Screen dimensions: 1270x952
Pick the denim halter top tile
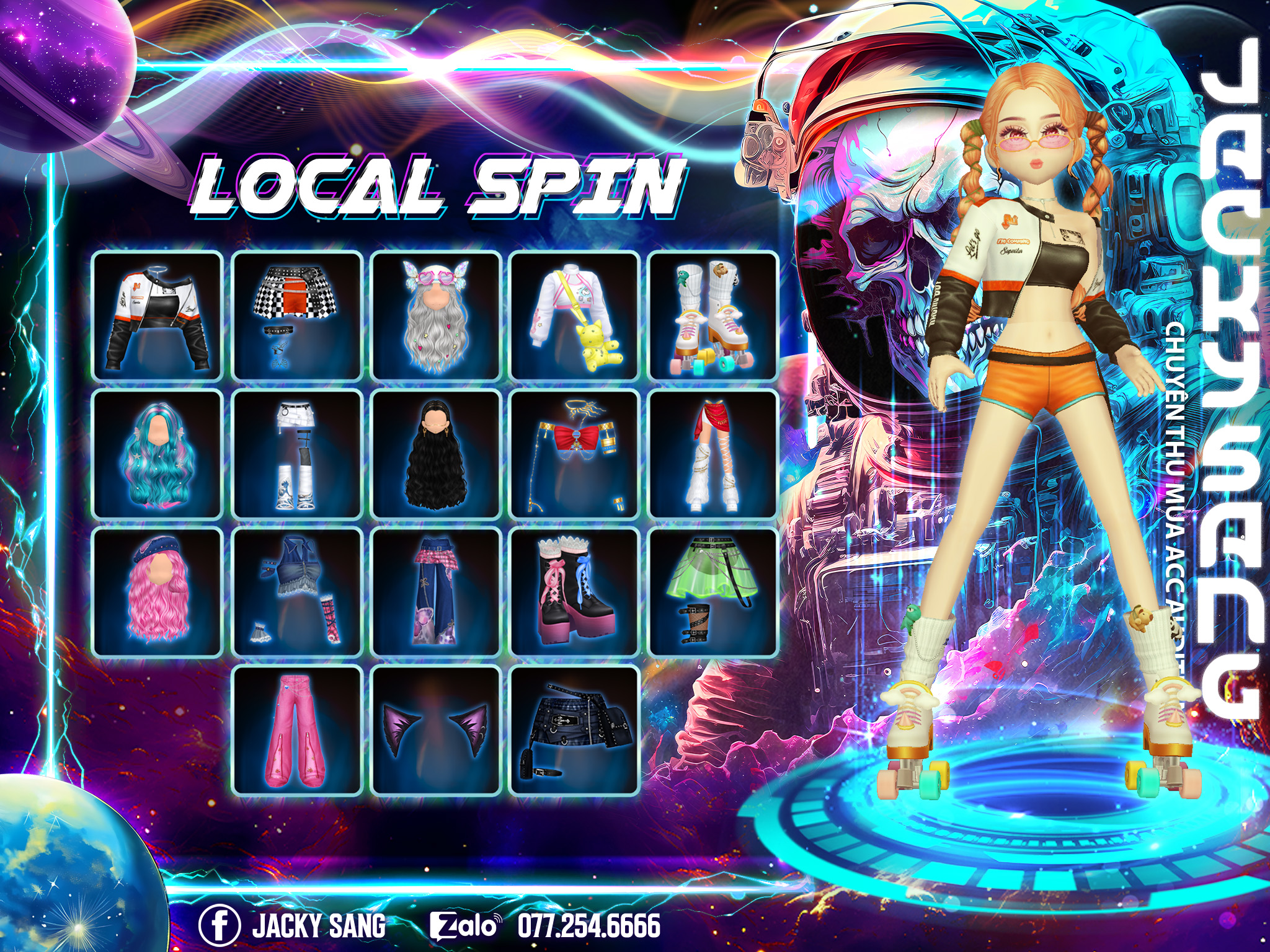click(x=297, y=593)
